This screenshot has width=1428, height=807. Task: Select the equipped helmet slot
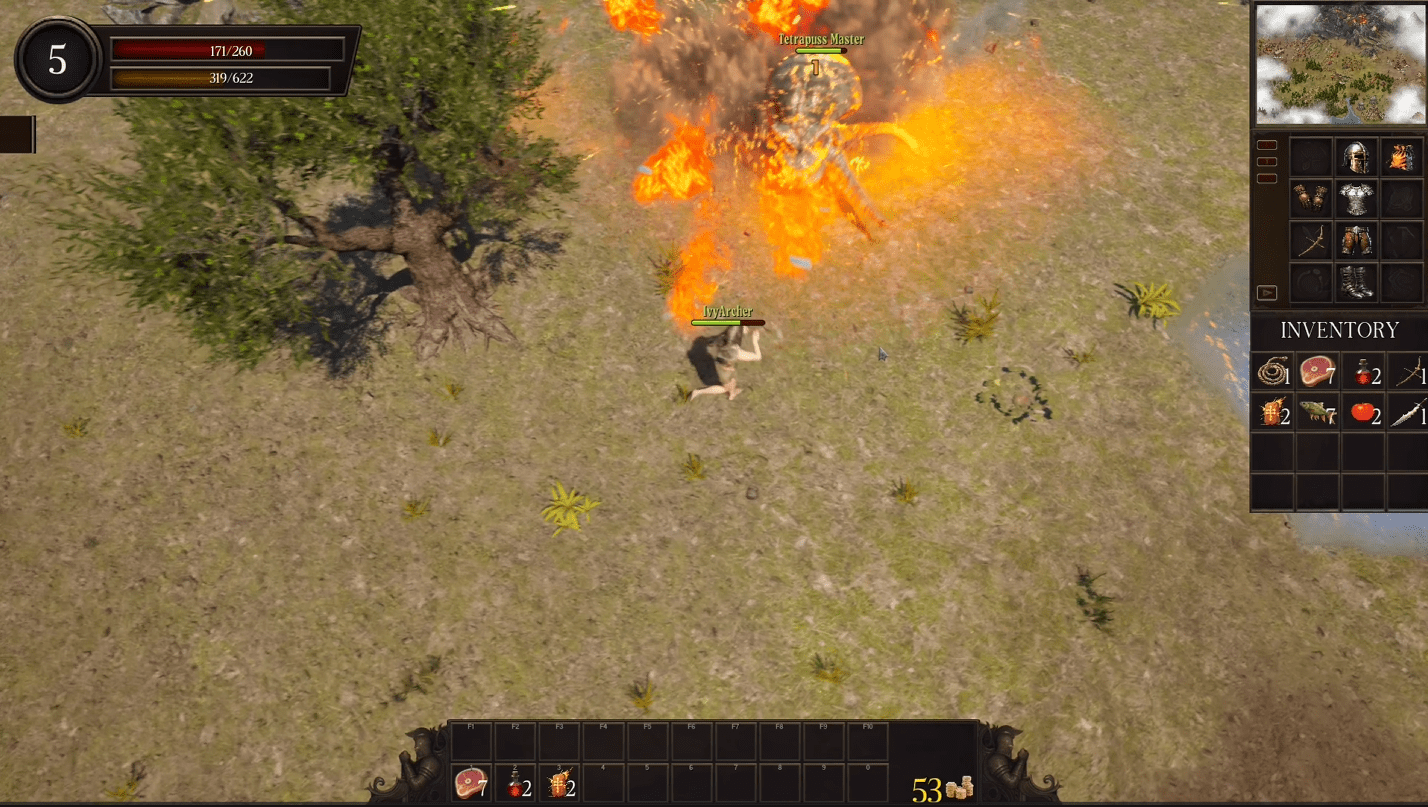[x=1356, y=157]
